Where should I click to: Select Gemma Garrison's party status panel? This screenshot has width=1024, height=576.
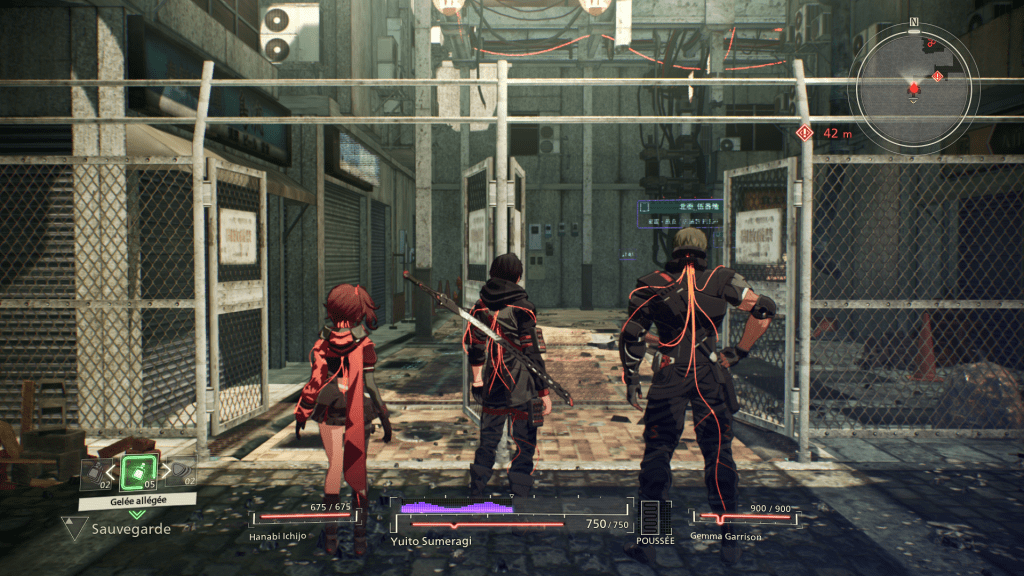point(745,520)
